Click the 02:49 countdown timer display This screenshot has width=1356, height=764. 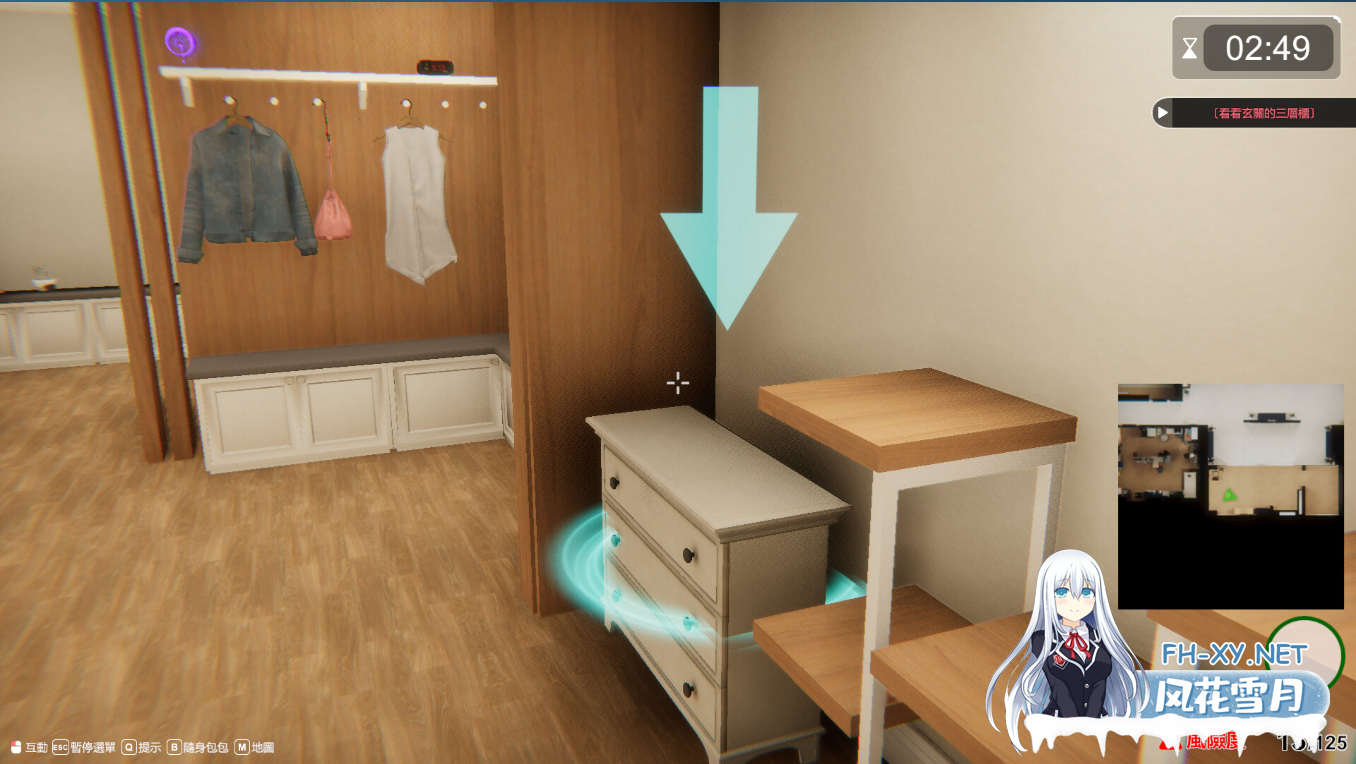click(x=1268, y=46)
